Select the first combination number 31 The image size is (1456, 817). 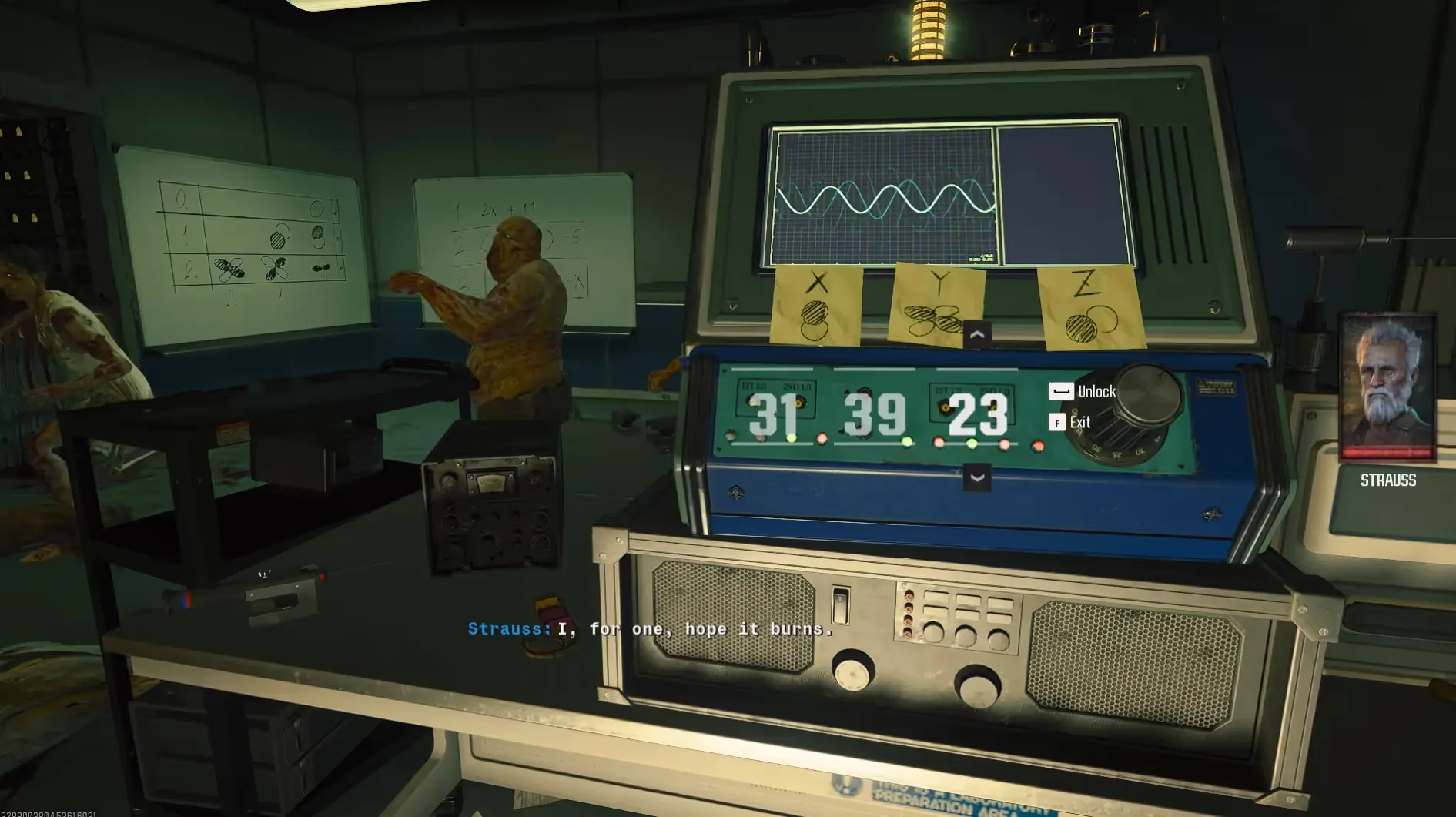[773, 415]
